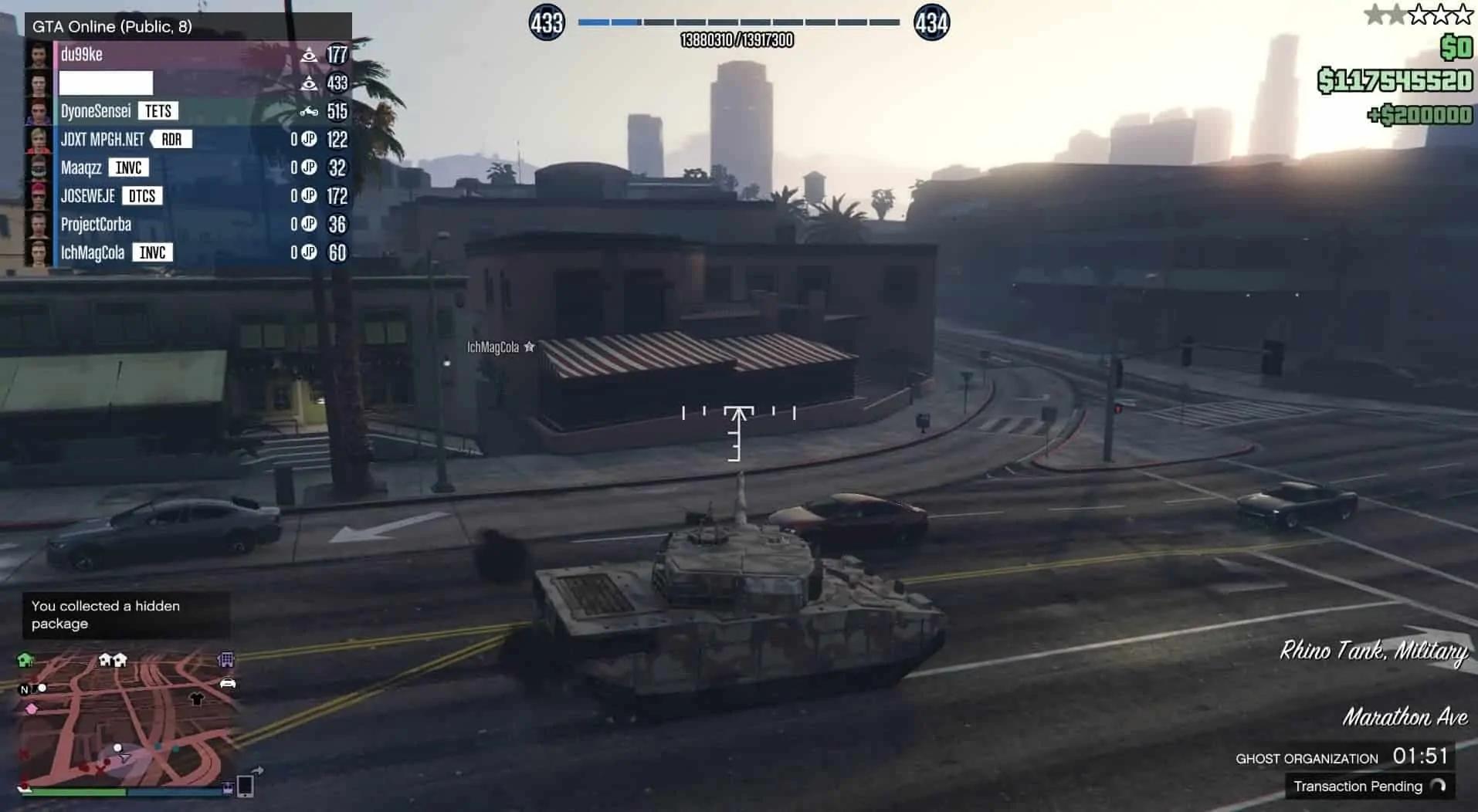This screenshot has height=812, width=1478.
Task: Pick Maaqzz in the session player list
Action: click(81, 168)
